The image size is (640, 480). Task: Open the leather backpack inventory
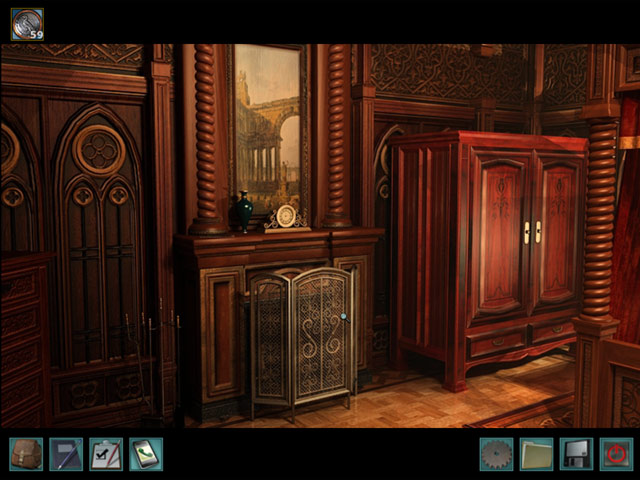[26, 454]
